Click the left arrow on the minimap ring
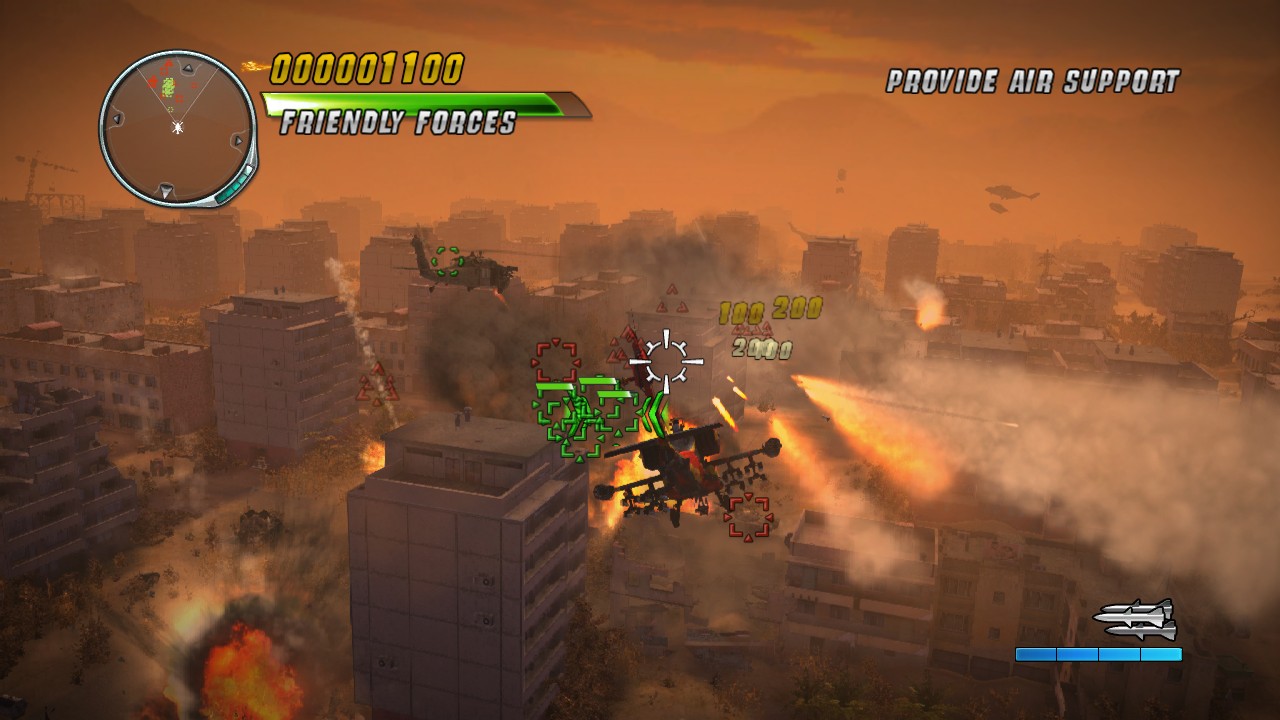The image size is (1280, 720). (x=117, y=119)
